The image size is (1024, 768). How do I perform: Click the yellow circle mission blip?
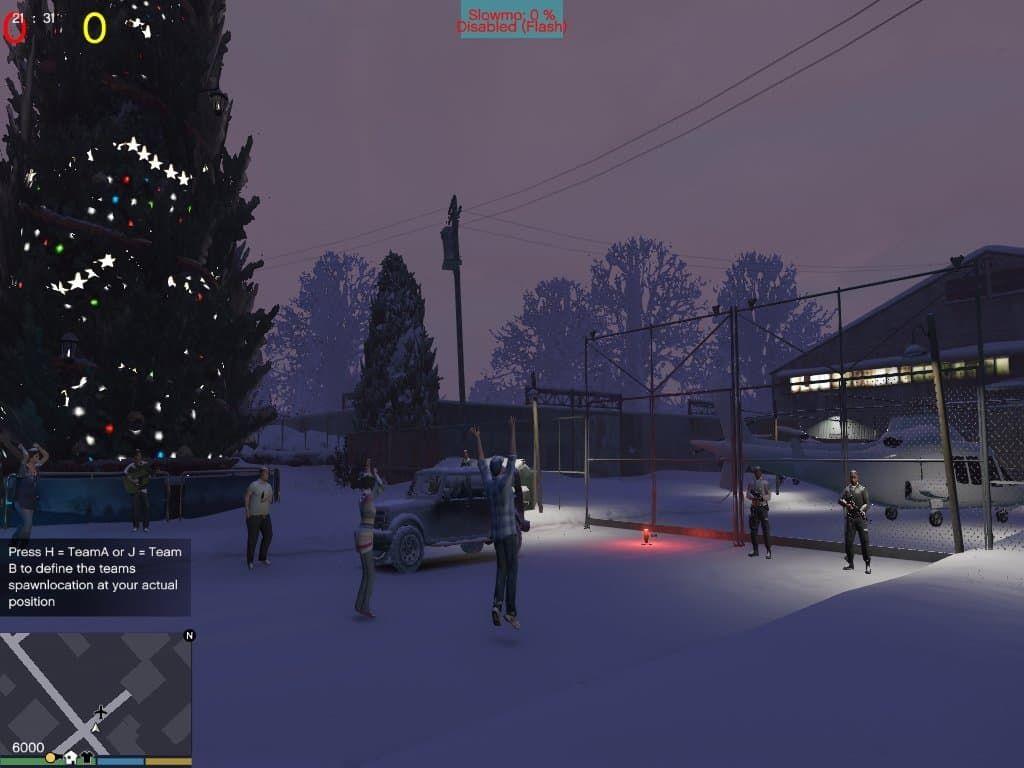tap(51, 758)
